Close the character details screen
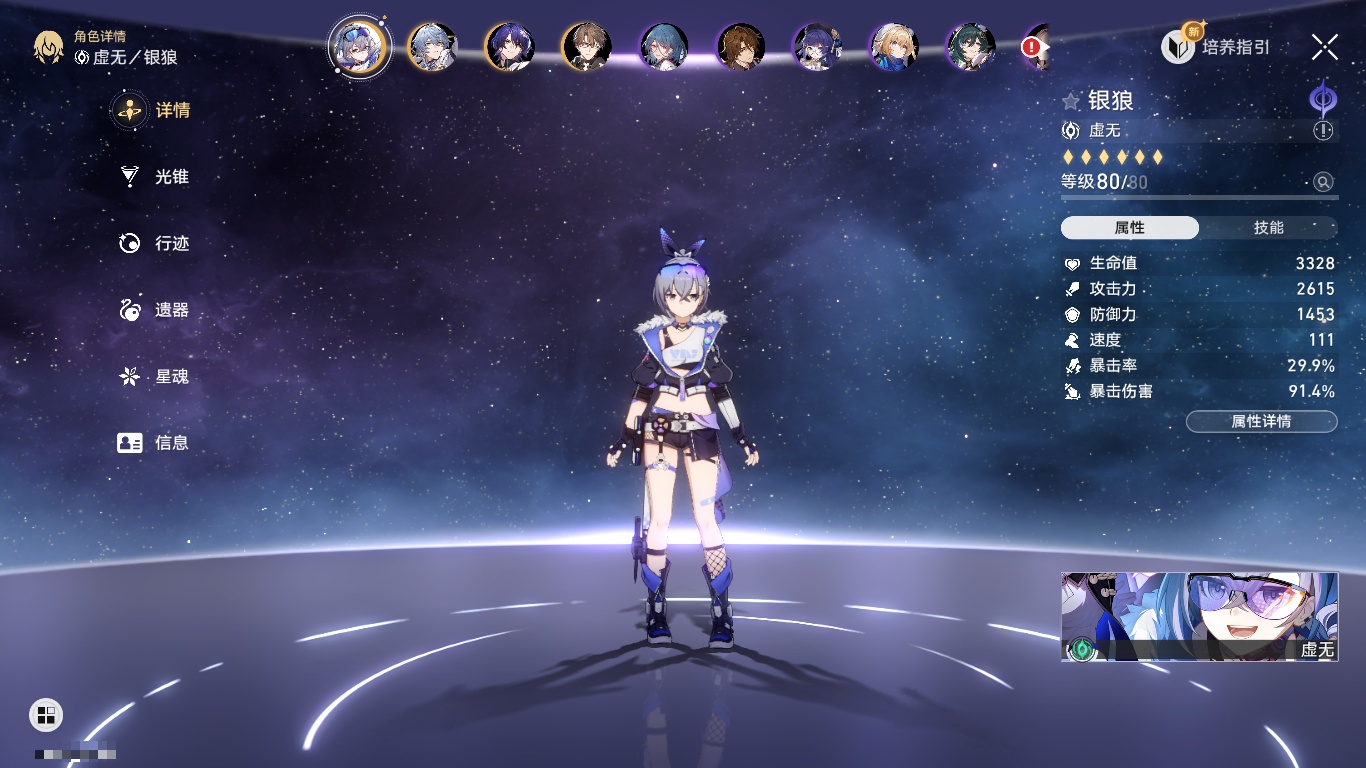This screenshot has height=768, width=1366. 1325,46
